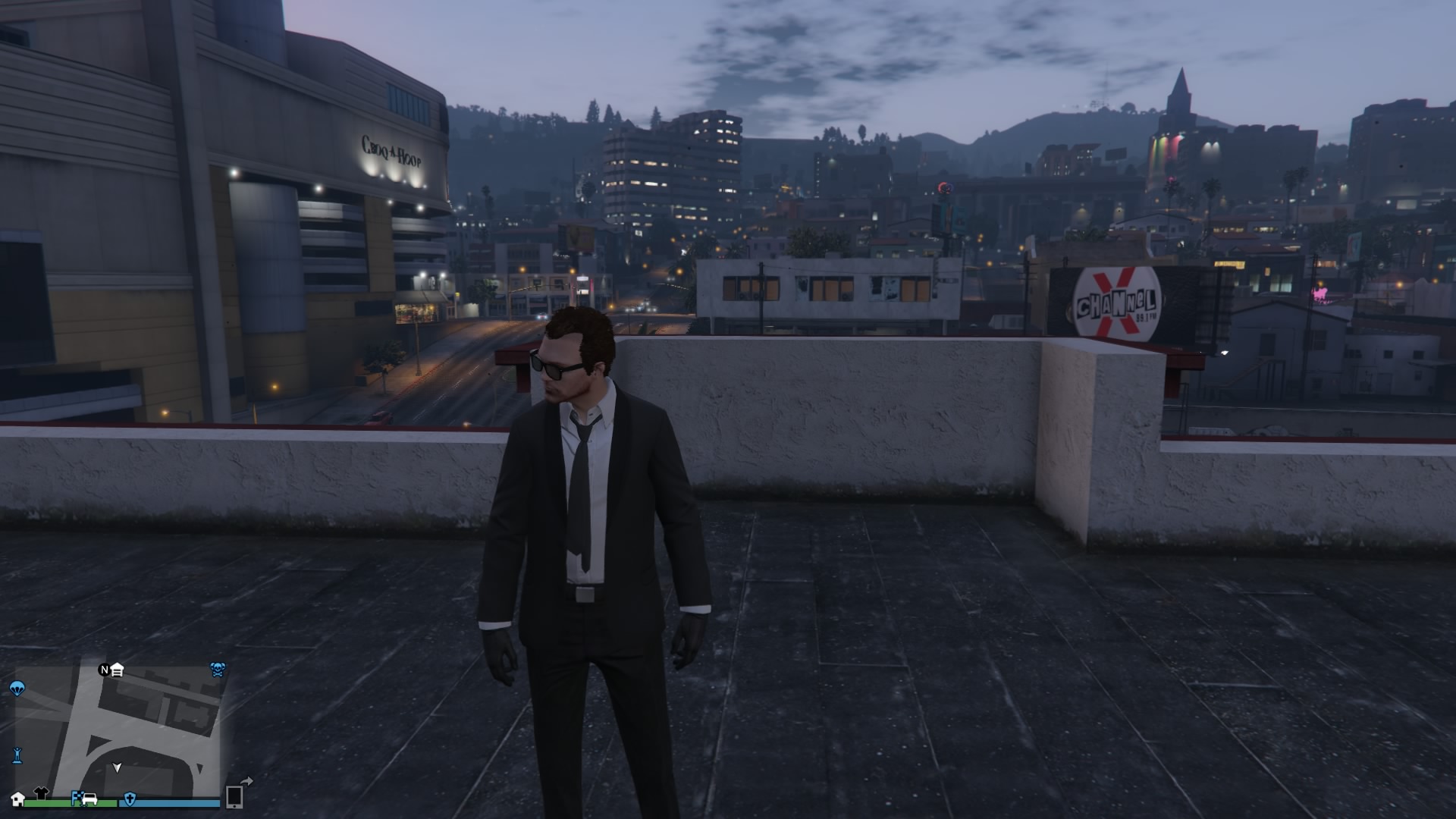The height and width of the screenshot is (819, 1456).
Task: Click the white house safehouse blip
Action: [18, 799]
